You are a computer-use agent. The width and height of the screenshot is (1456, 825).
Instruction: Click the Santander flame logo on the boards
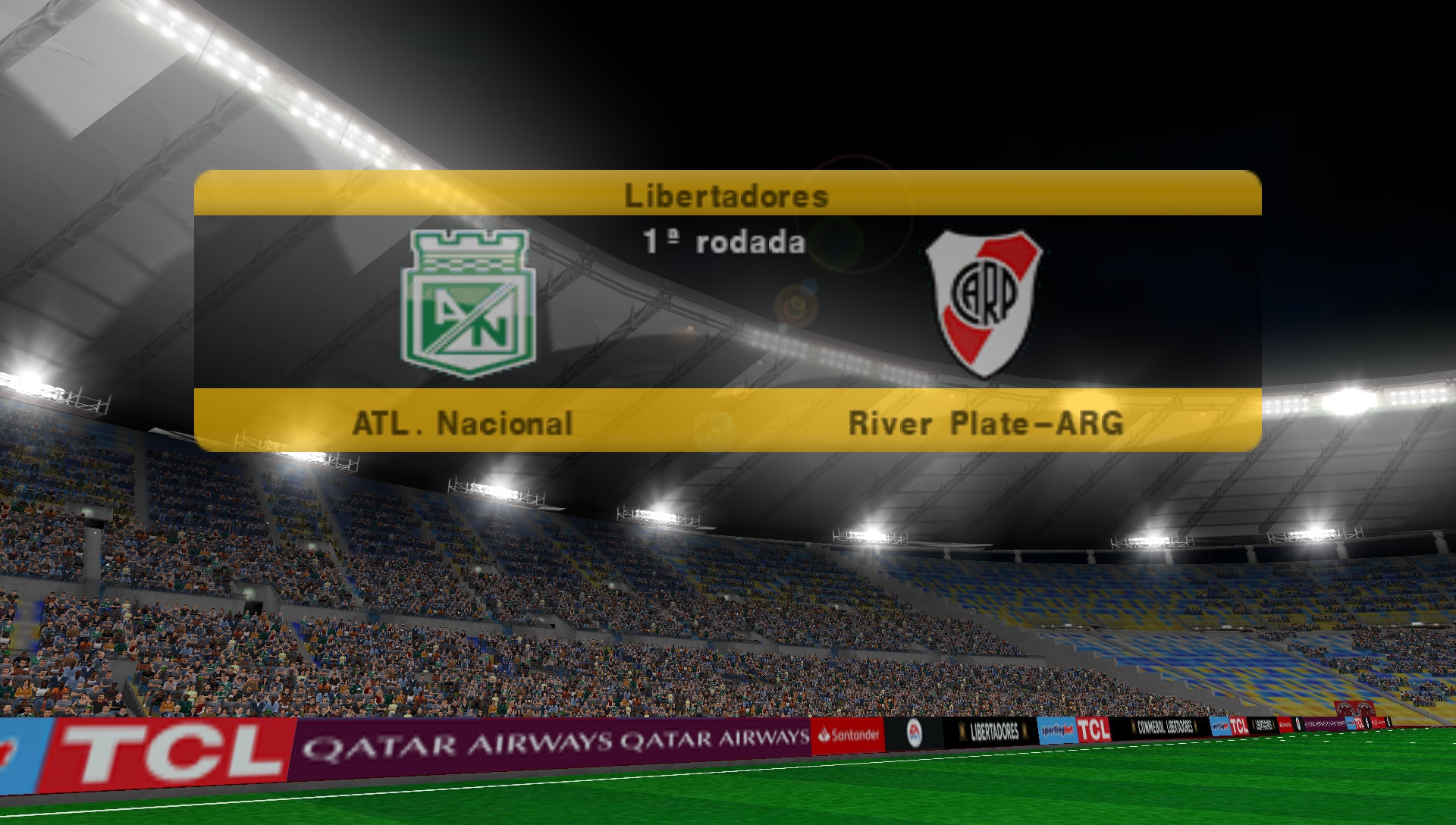(824, 733)
